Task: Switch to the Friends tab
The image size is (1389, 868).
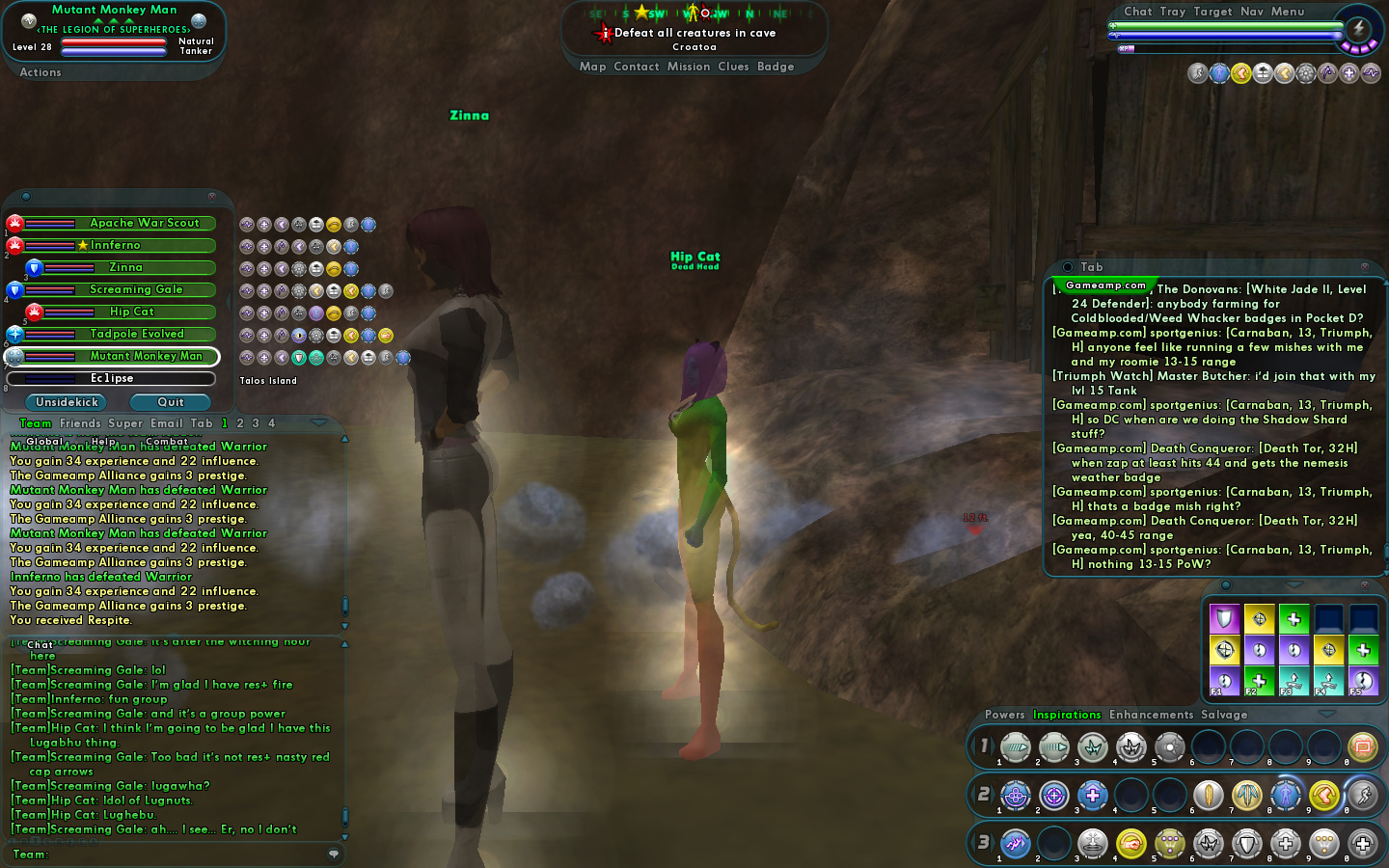Action: pyautogui.click(x=80, y=423)
